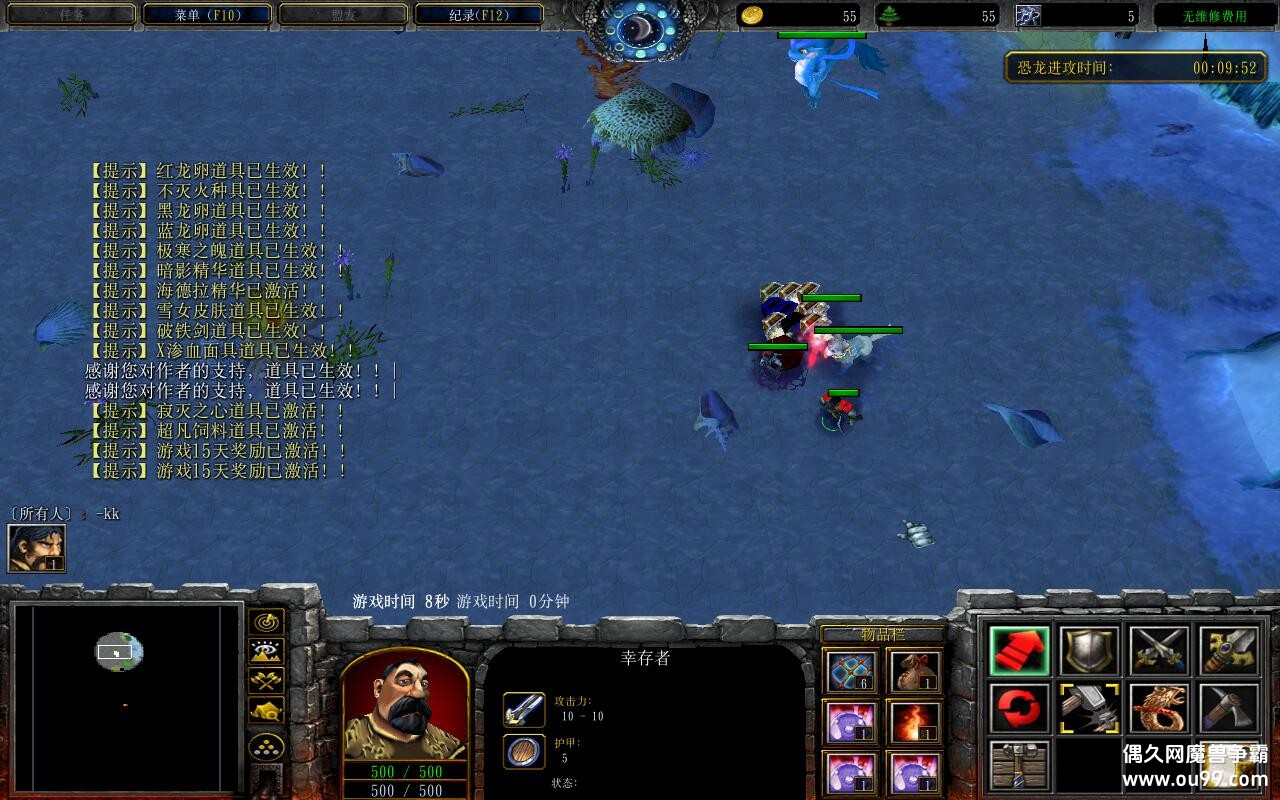Image resolution: width=1280 pixels, height=800 pixels.
Task: Toggle the minimap creep camp display button
Action: [x=266, y=710]
